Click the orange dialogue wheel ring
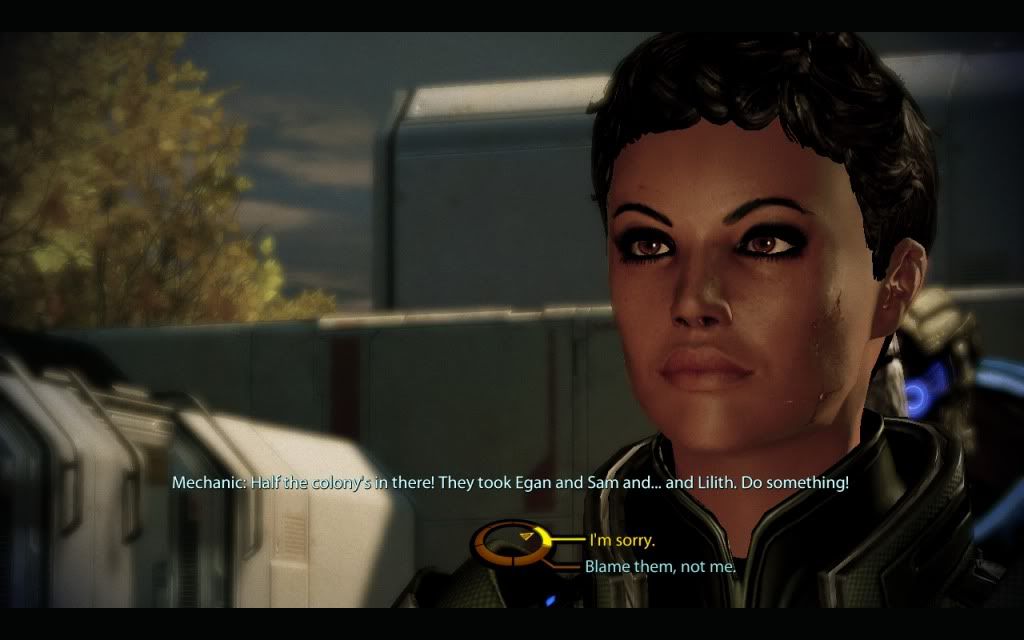The width and height of the screenshot is (1024, 640). pos(511,545)
